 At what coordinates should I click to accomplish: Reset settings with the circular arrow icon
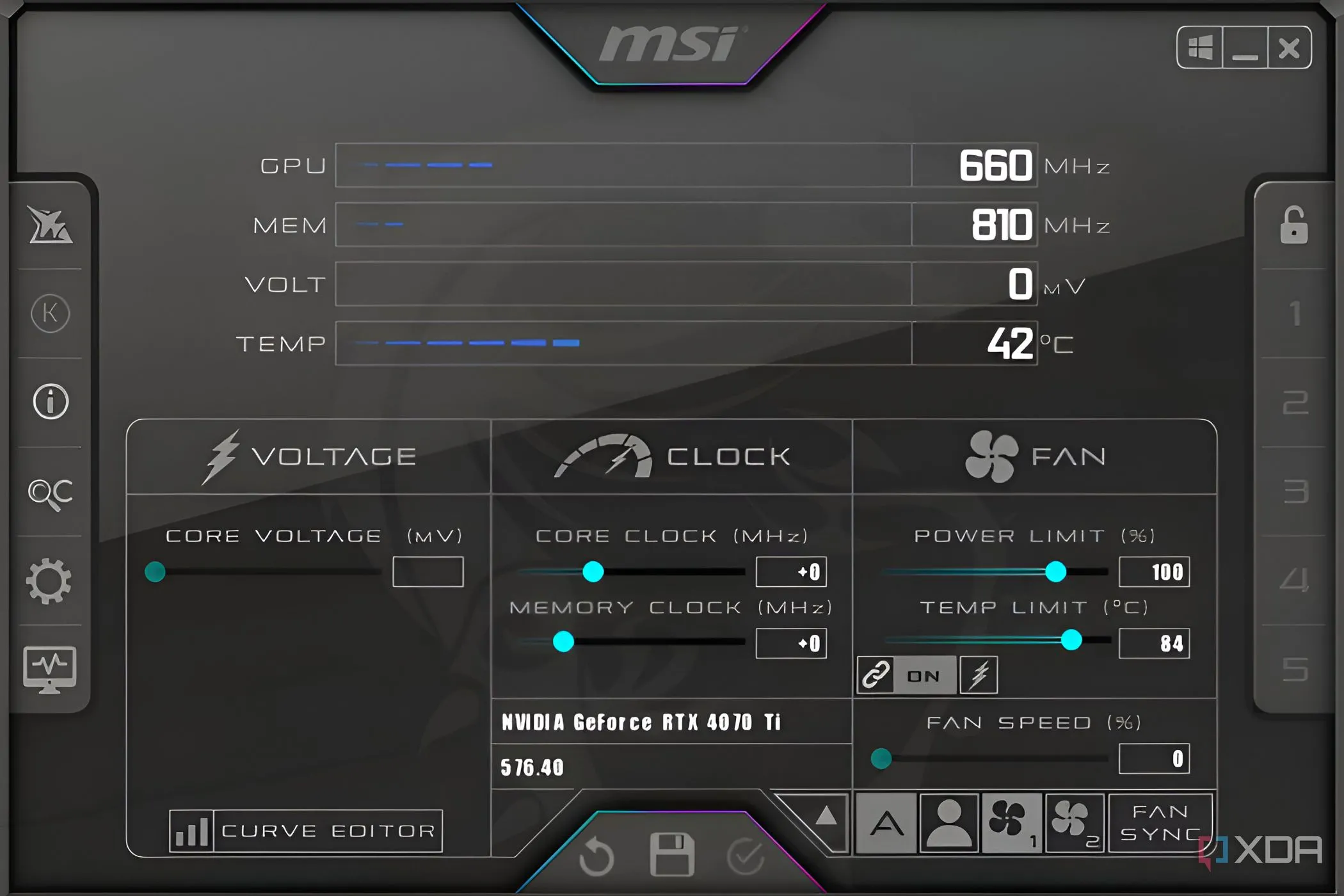(596, 854)
